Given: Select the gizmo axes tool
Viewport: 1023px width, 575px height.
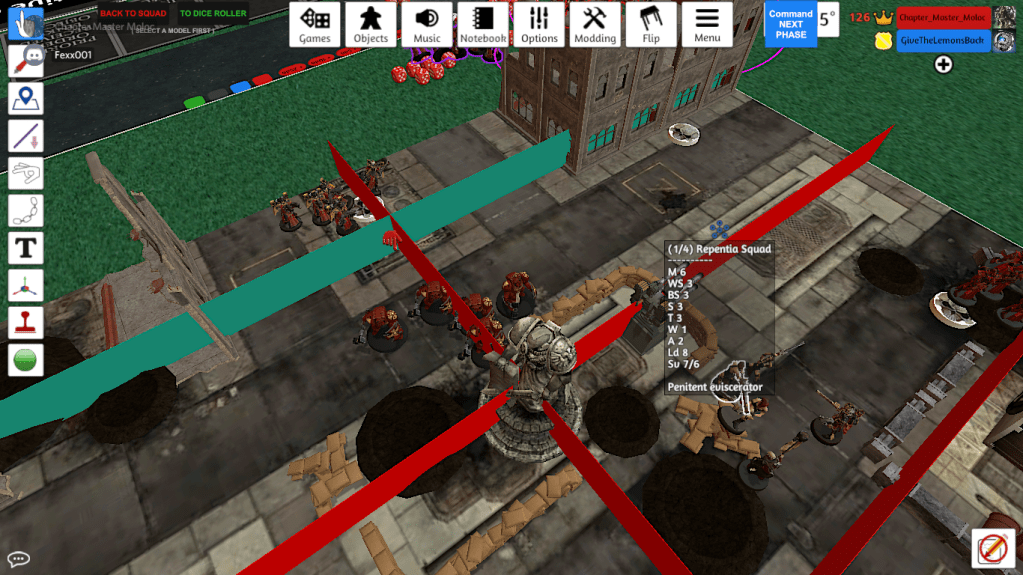Looking at the screenshot, I should tap(25, 285).
